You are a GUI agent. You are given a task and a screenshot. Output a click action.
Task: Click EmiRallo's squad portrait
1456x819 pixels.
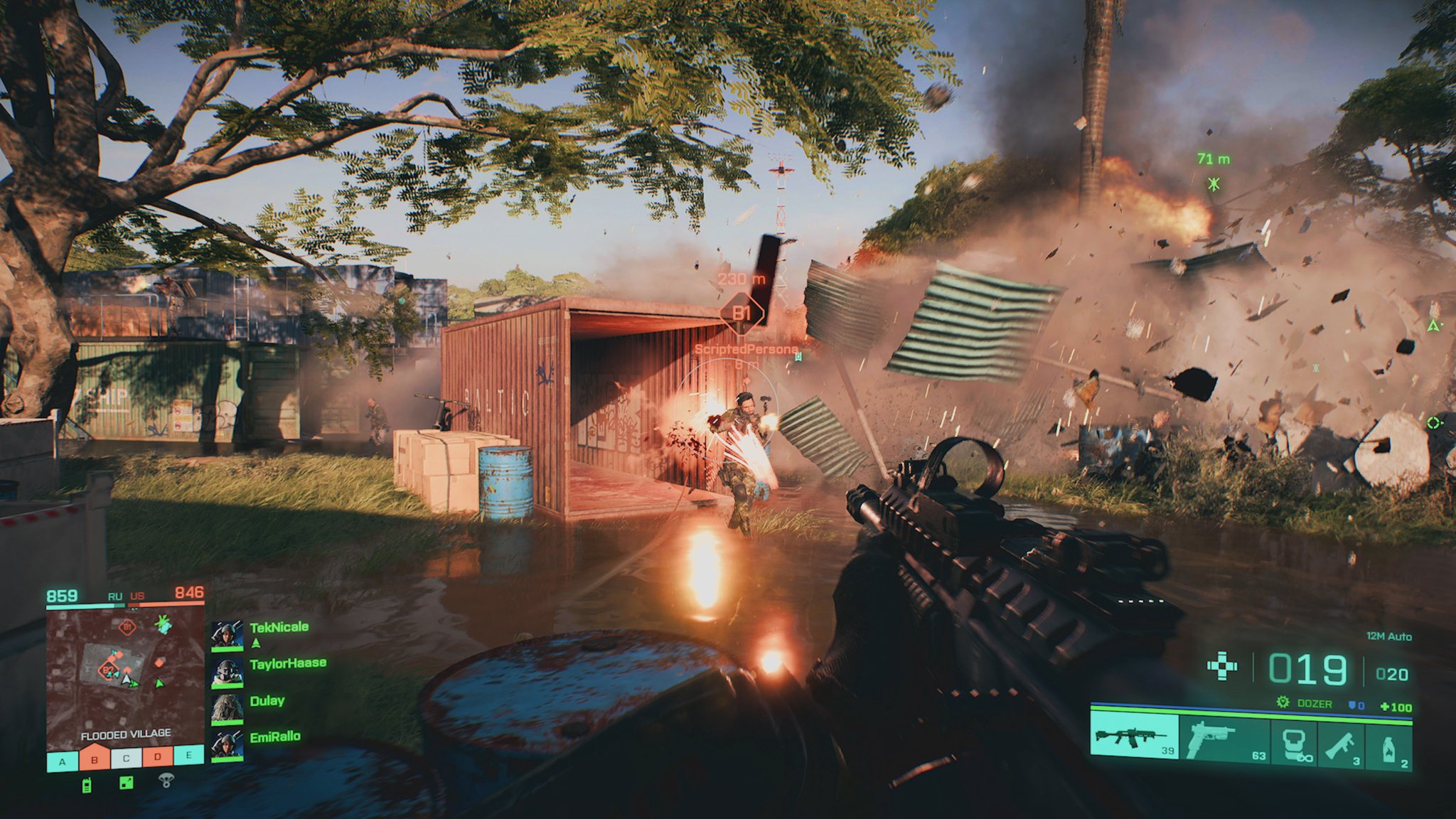(x=227, y=745)
